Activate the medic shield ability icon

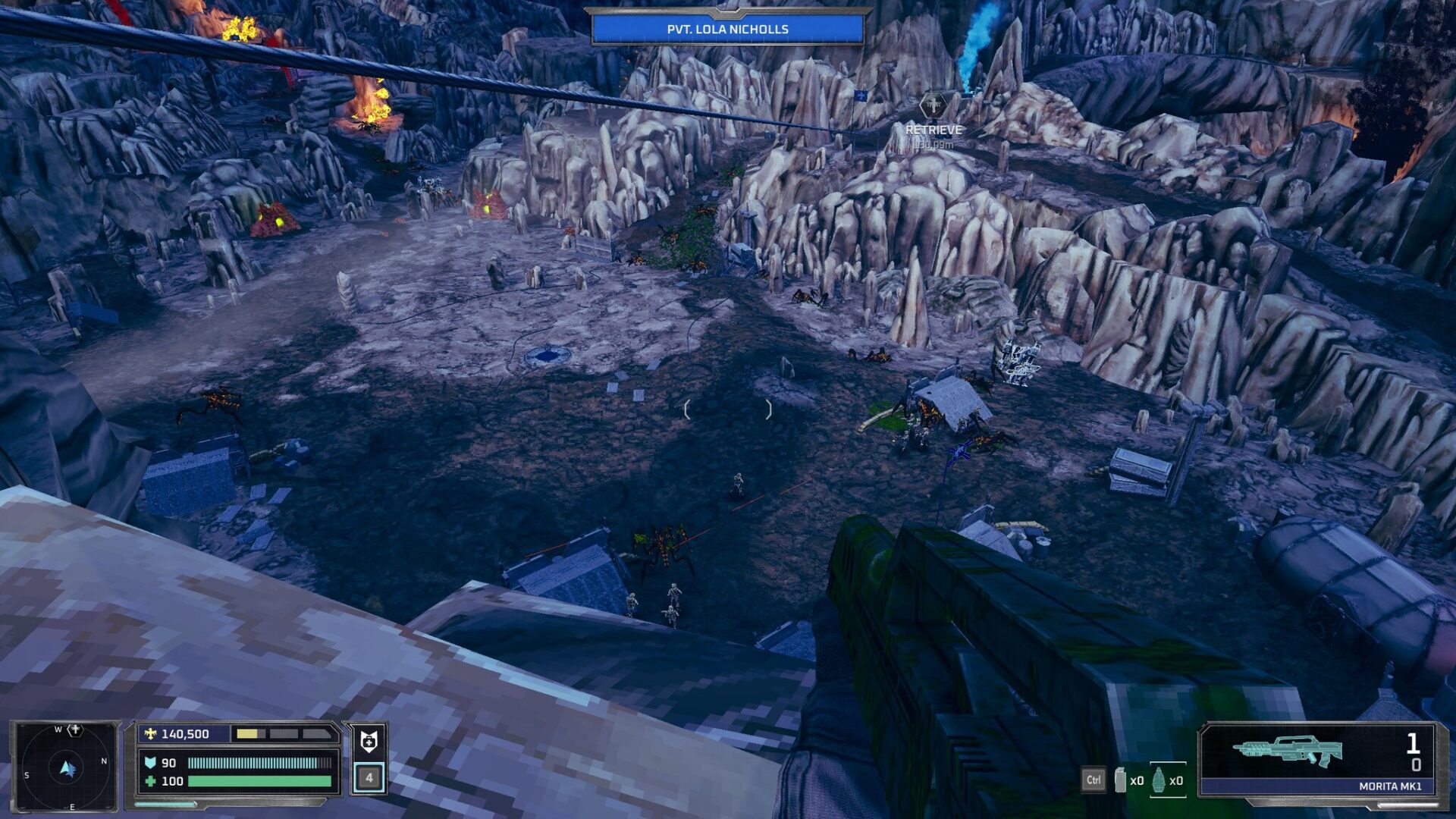coord(369,741)
